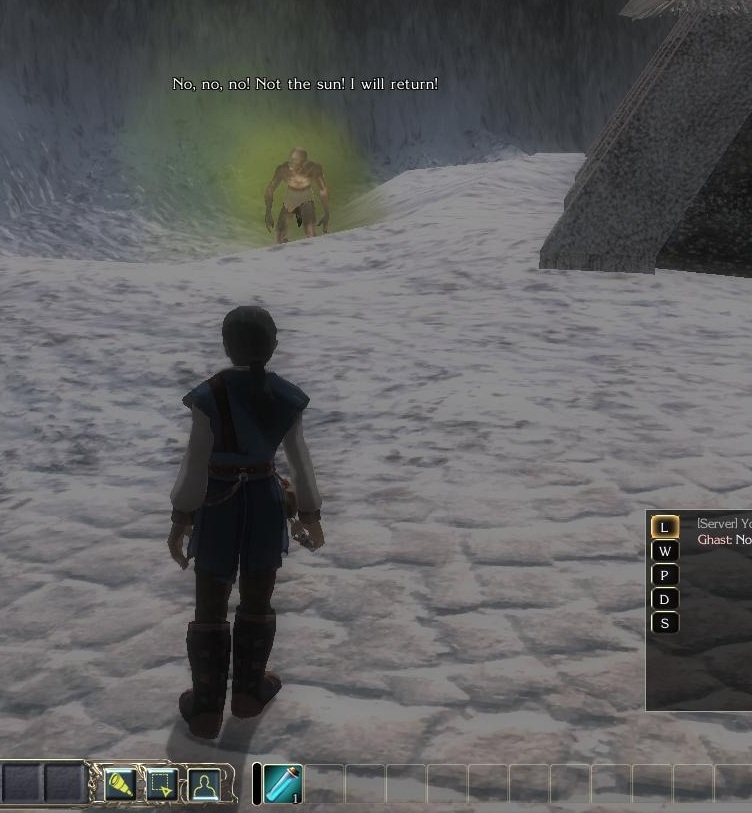Choose the P chat channel button

pos(665,575)
